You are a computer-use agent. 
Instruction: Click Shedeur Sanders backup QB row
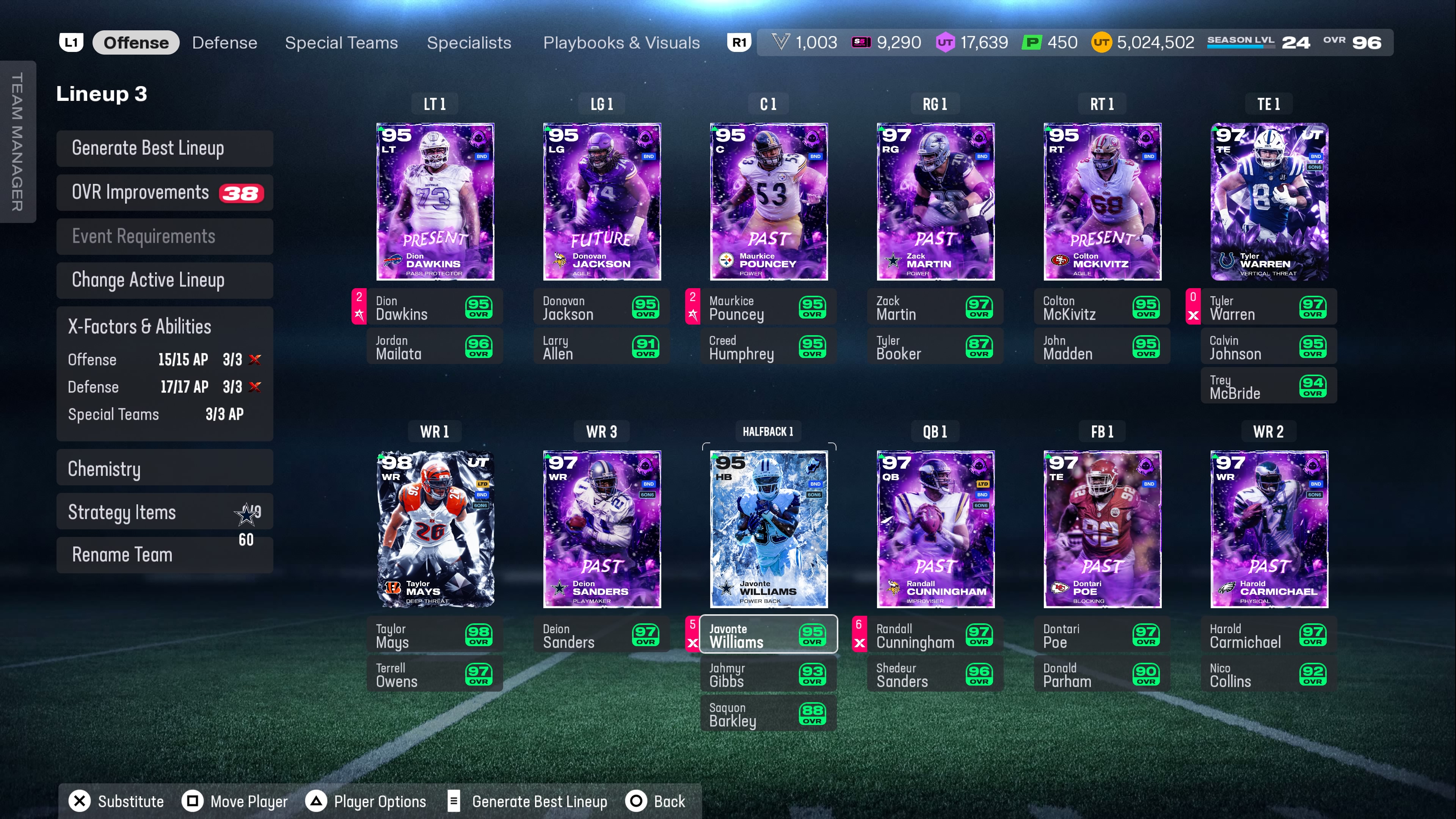[x=935, y=675]
